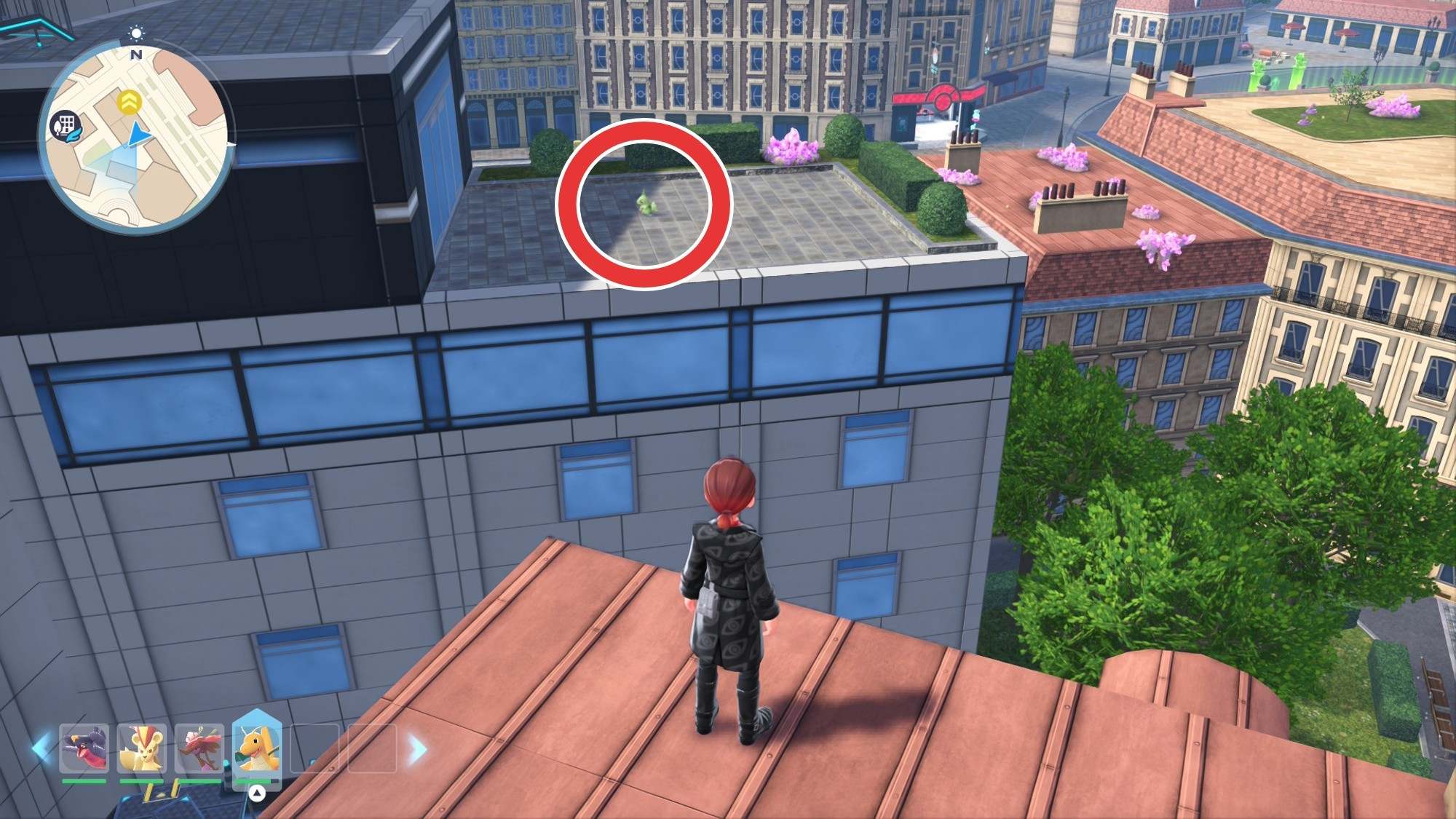1456x819 pixels.
Task: Cycle party left with the arrow
Action: 41,748
